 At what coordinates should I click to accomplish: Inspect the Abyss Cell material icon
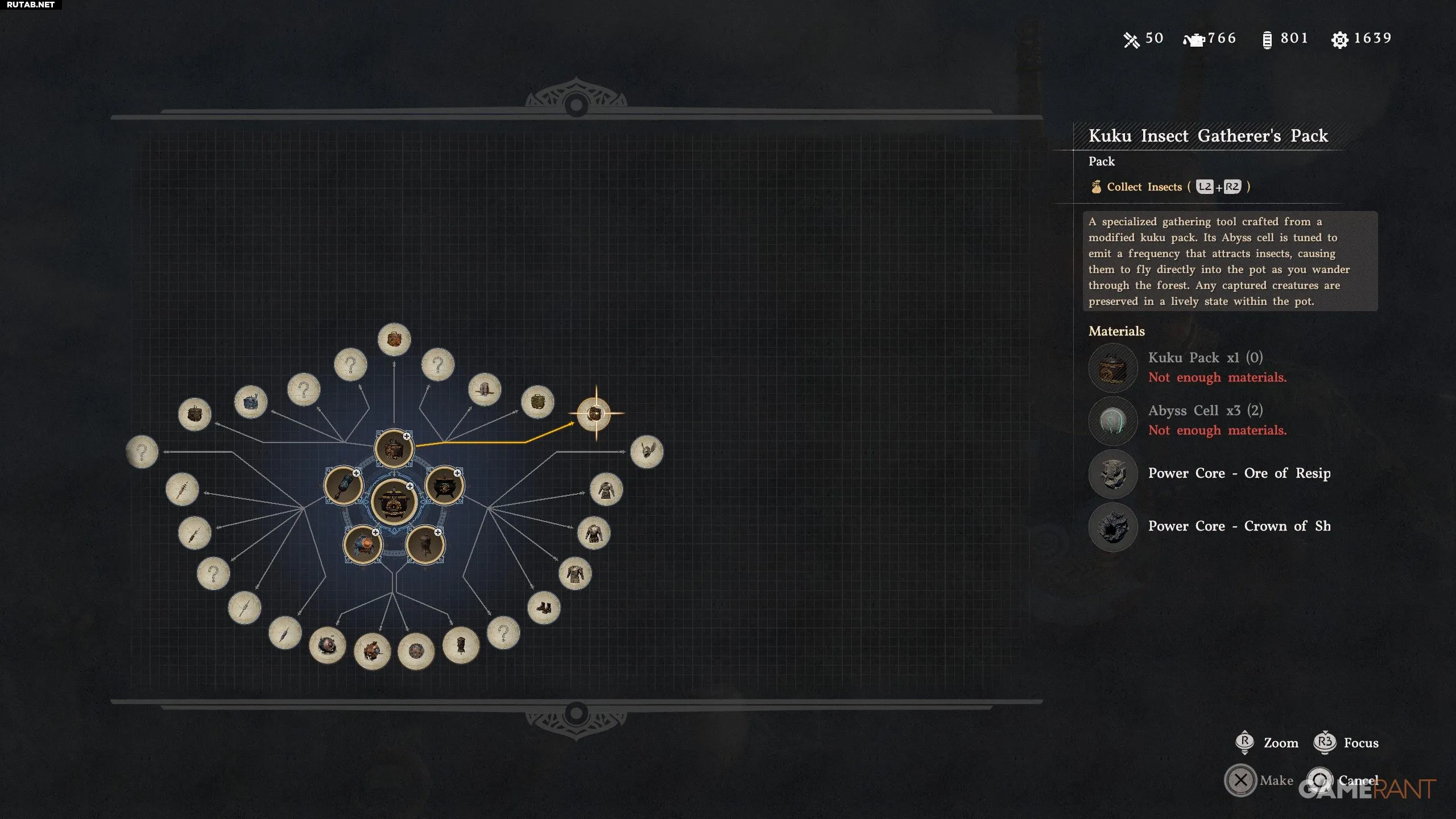tap(1112, 420)
